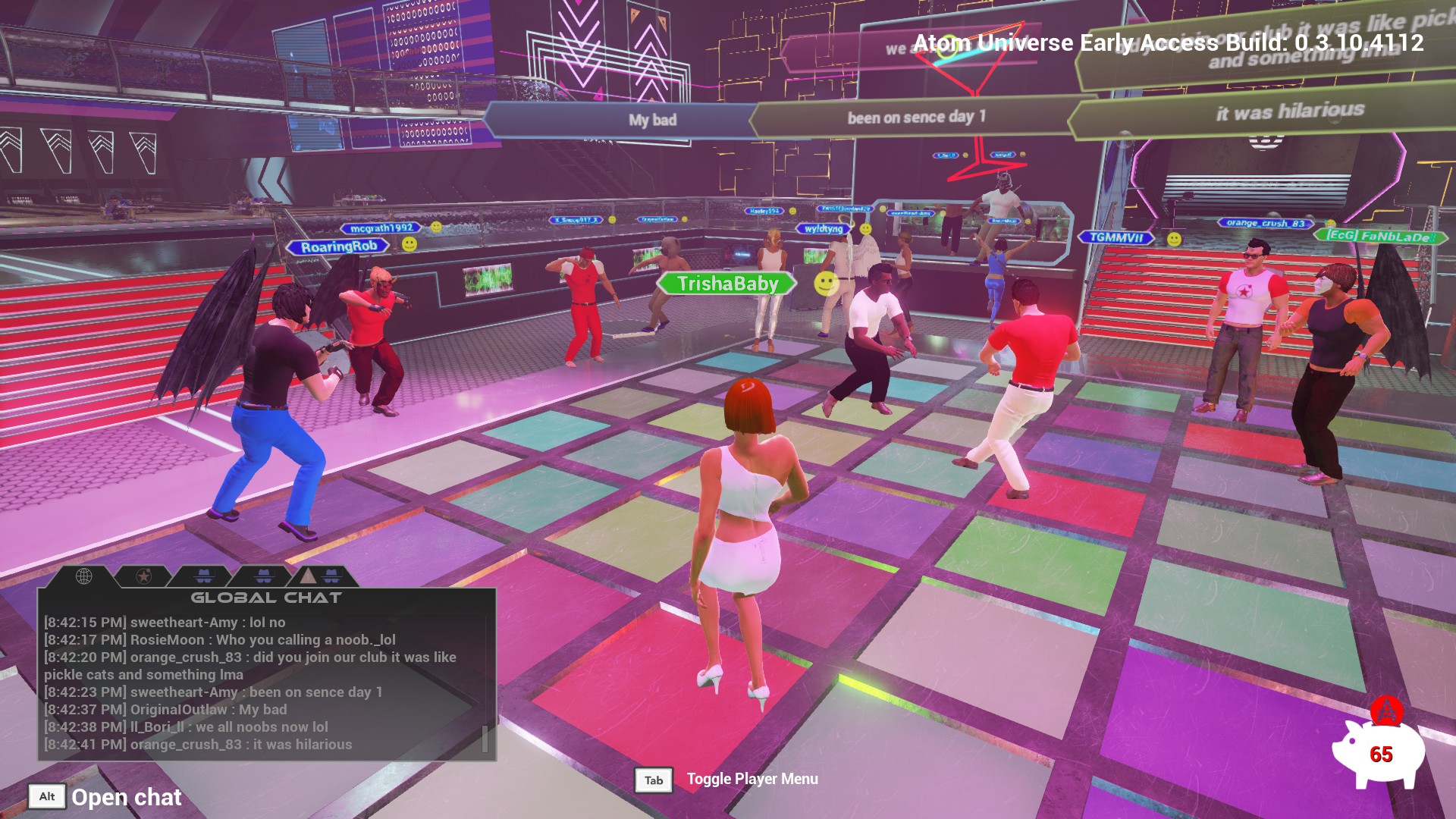The height and width of the screenshot is (819, 1456).
Task: Open the star chat tab
Action: coord(143,576)
